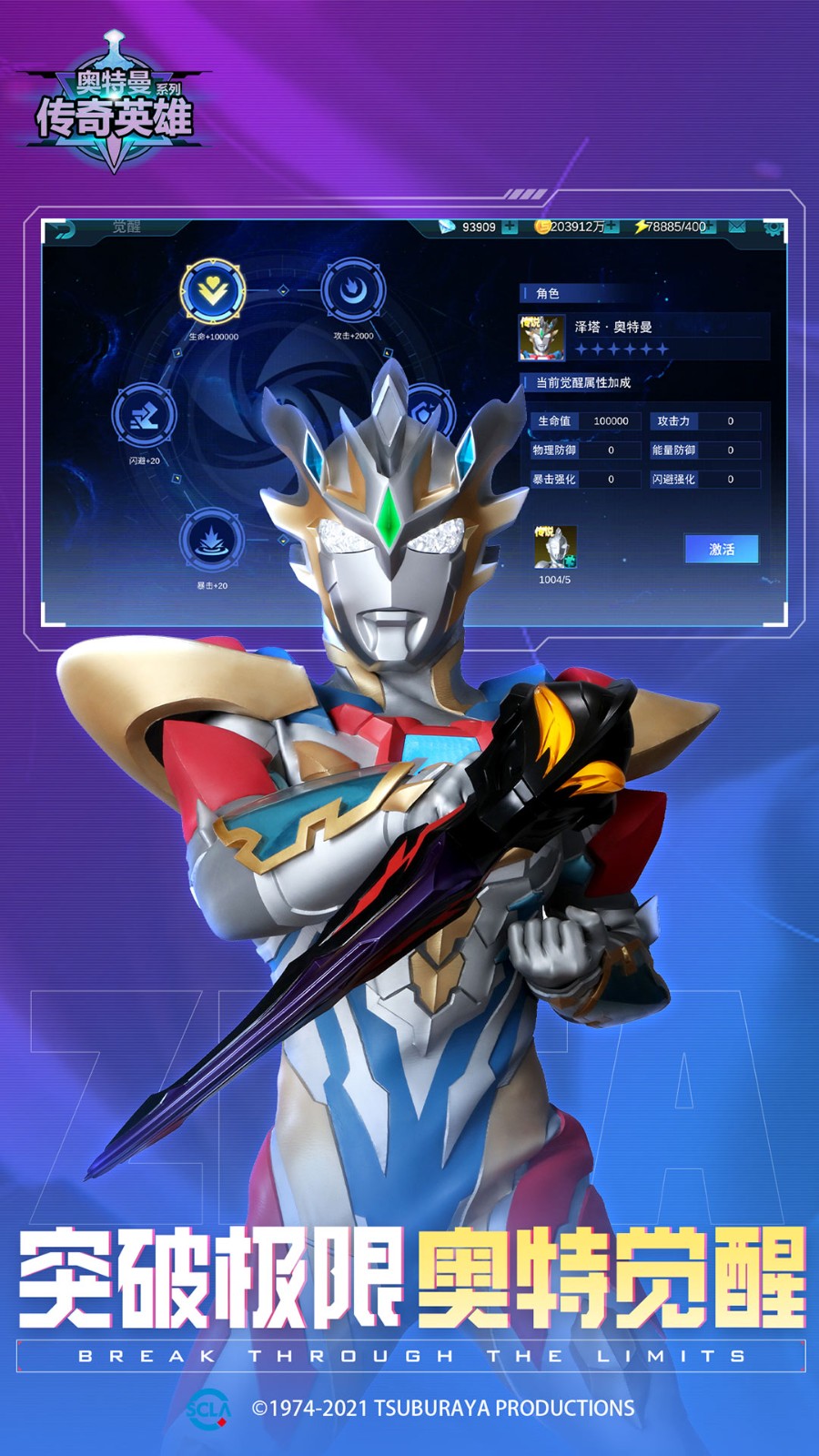Add more diamonds with plus button
819x1456 pixels.
click(x=510, y=227)
